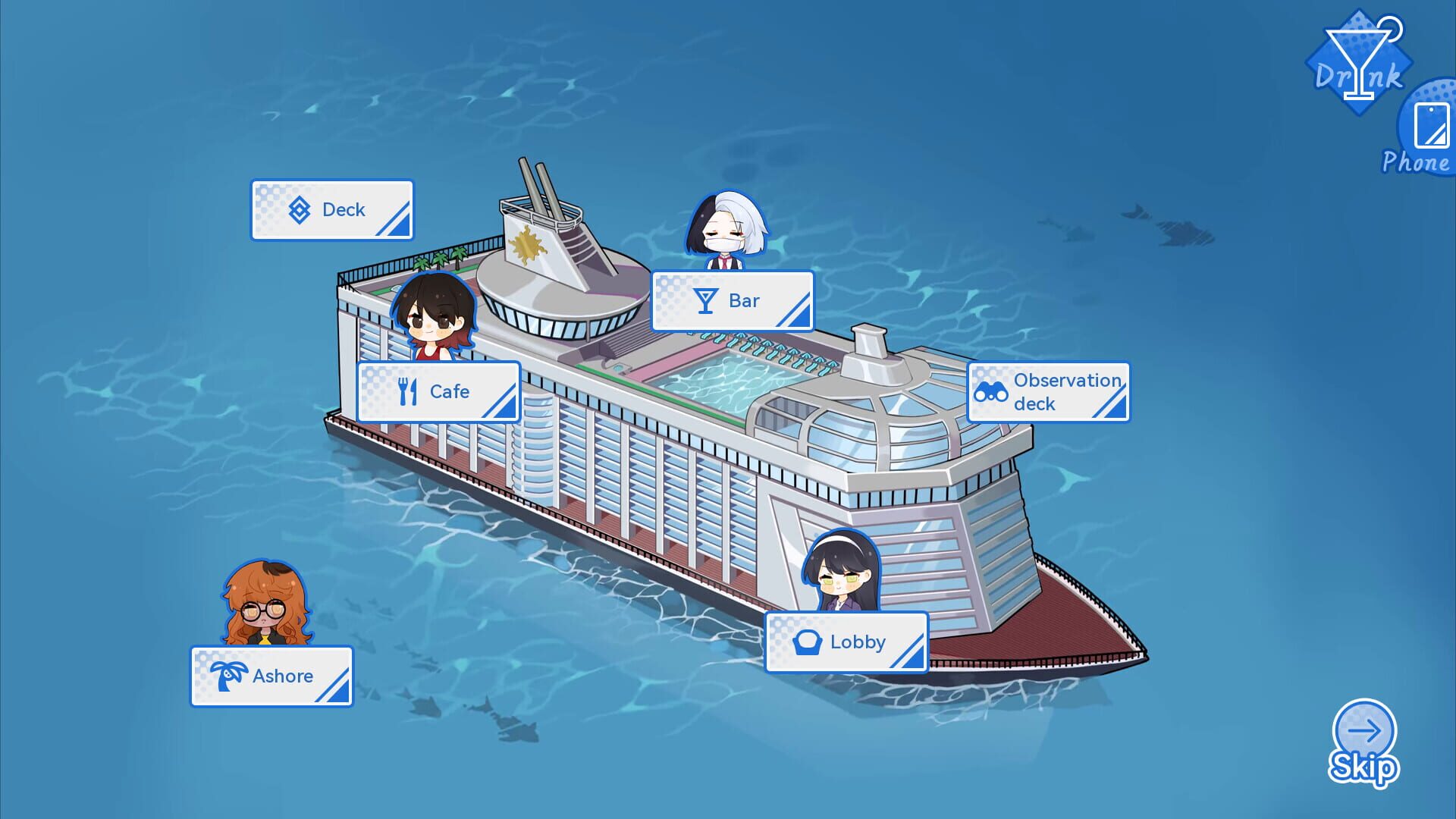
Task: Select the fork and knife icon for Cafe
Action: [406, 391]
